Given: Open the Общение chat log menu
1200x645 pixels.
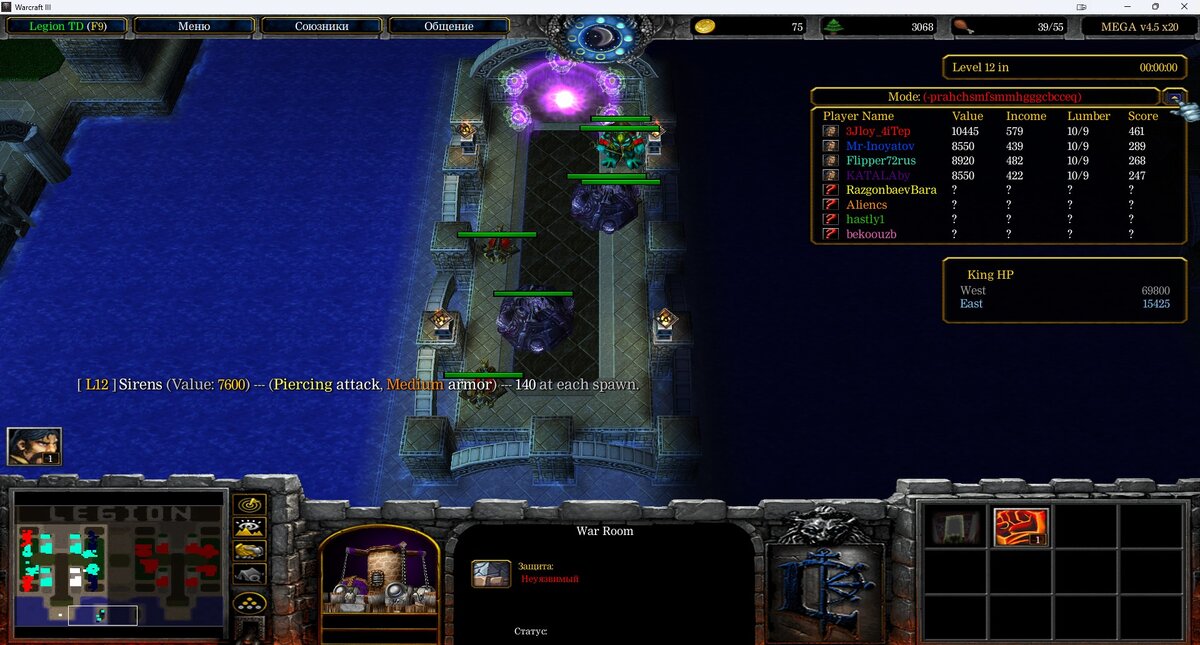Looking at the screenshot, I should pyautogui.click(x=448, y=26).
